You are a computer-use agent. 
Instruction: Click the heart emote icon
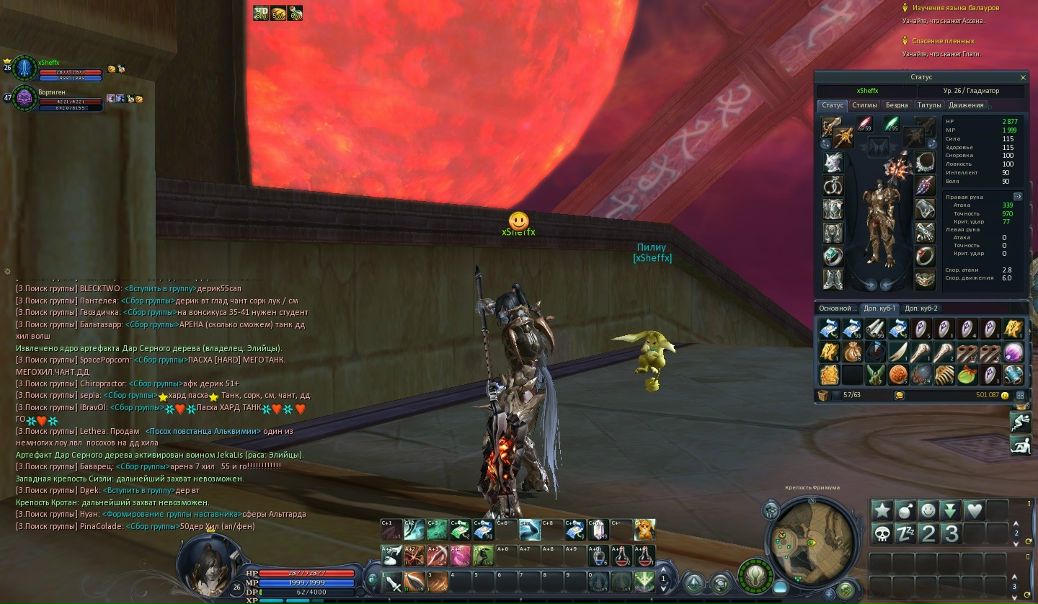pos(974,510)
